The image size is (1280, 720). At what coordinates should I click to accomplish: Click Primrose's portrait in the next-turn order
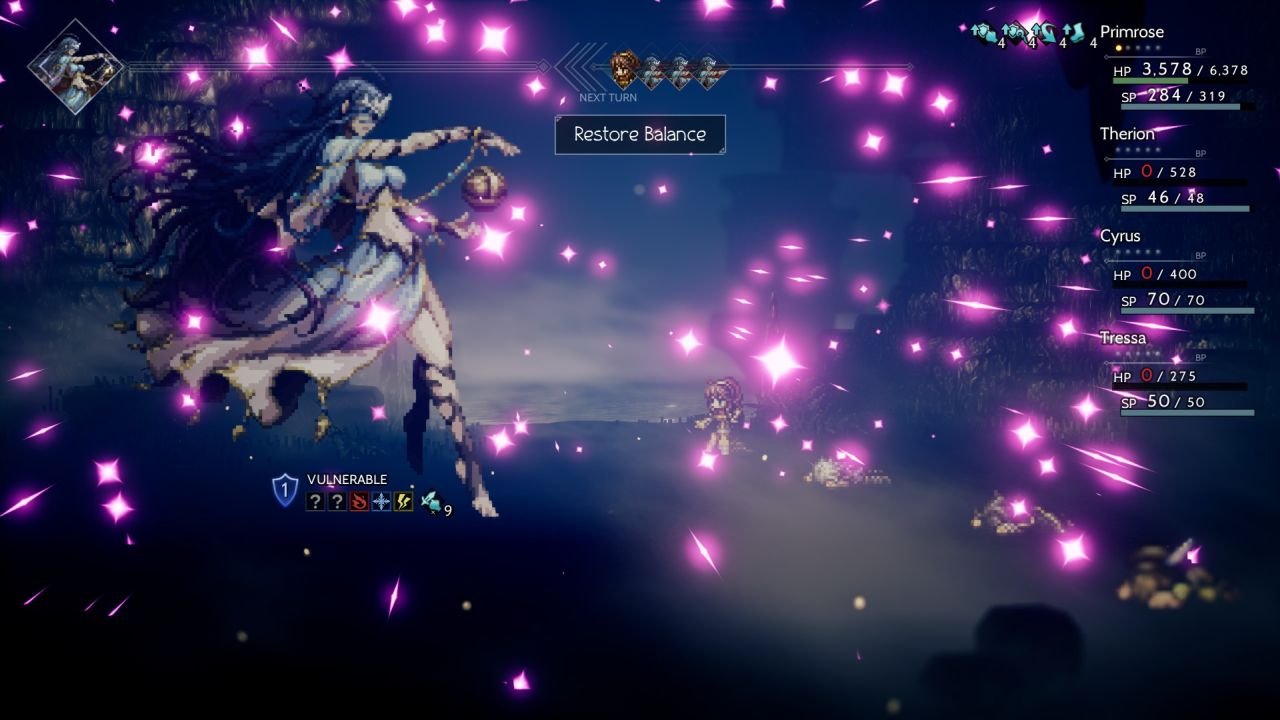(624, 67)
